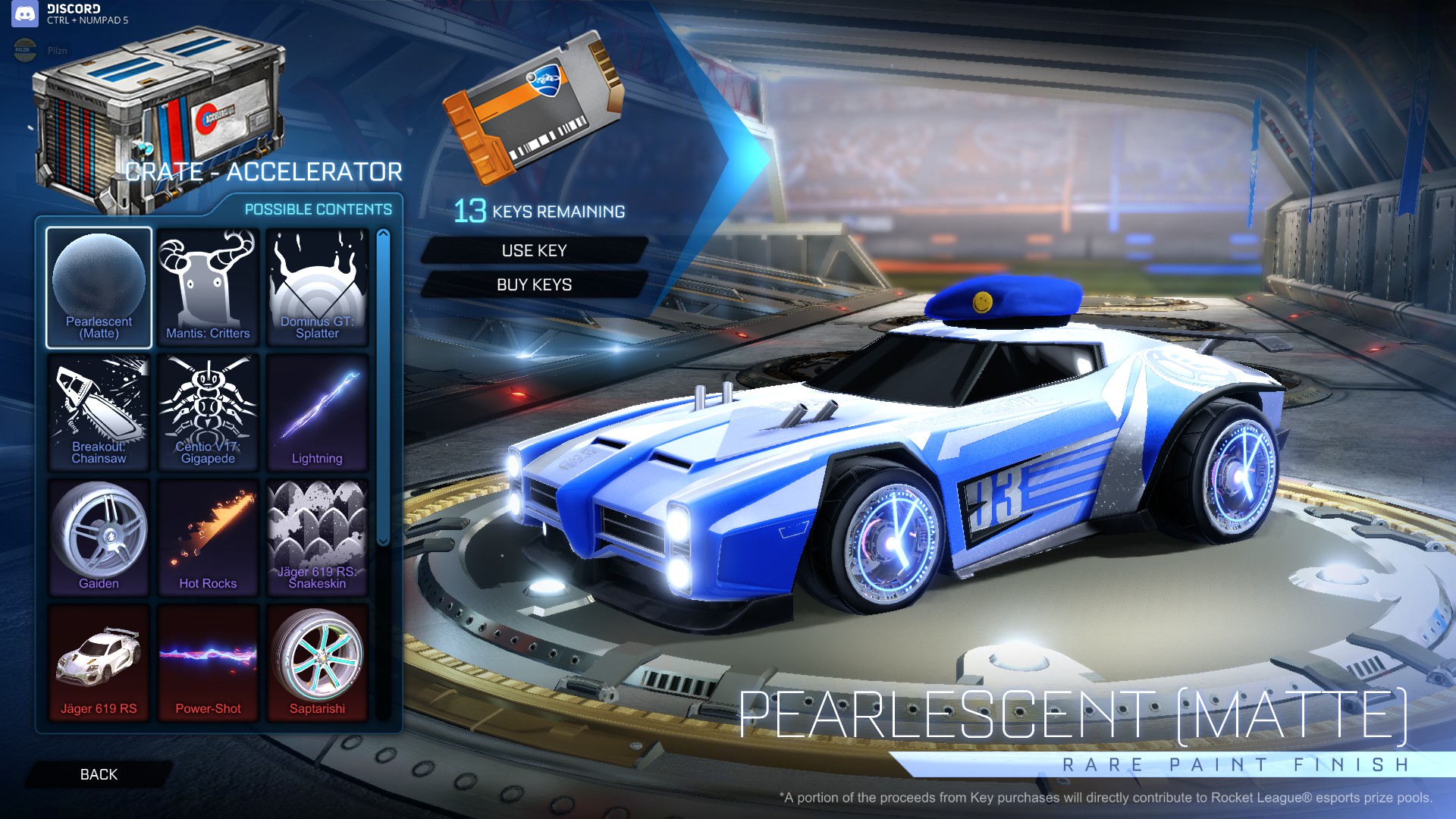View the Saptarishi wheels tile
The image size is (1456, 819).
tap(317, 662)
